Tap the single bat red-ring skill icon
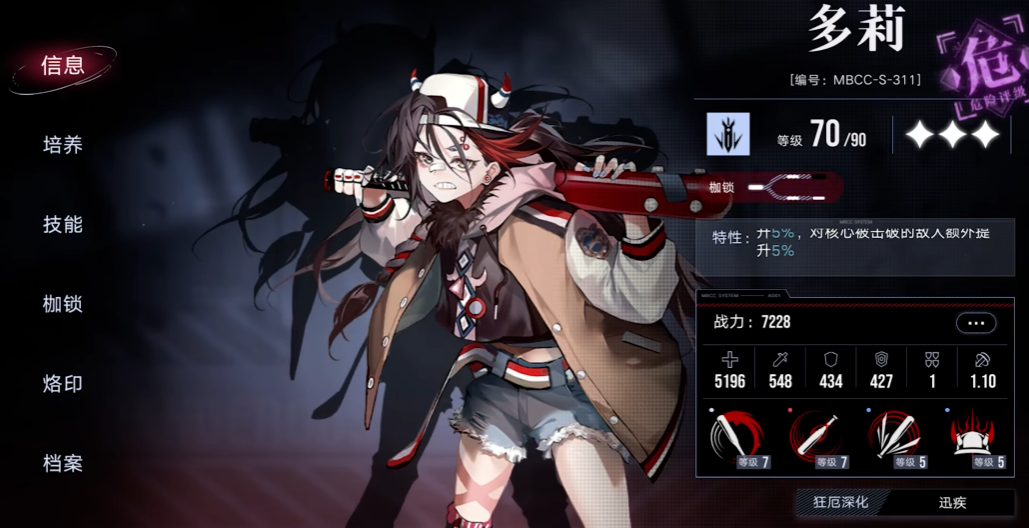 (x=818, y=439)
